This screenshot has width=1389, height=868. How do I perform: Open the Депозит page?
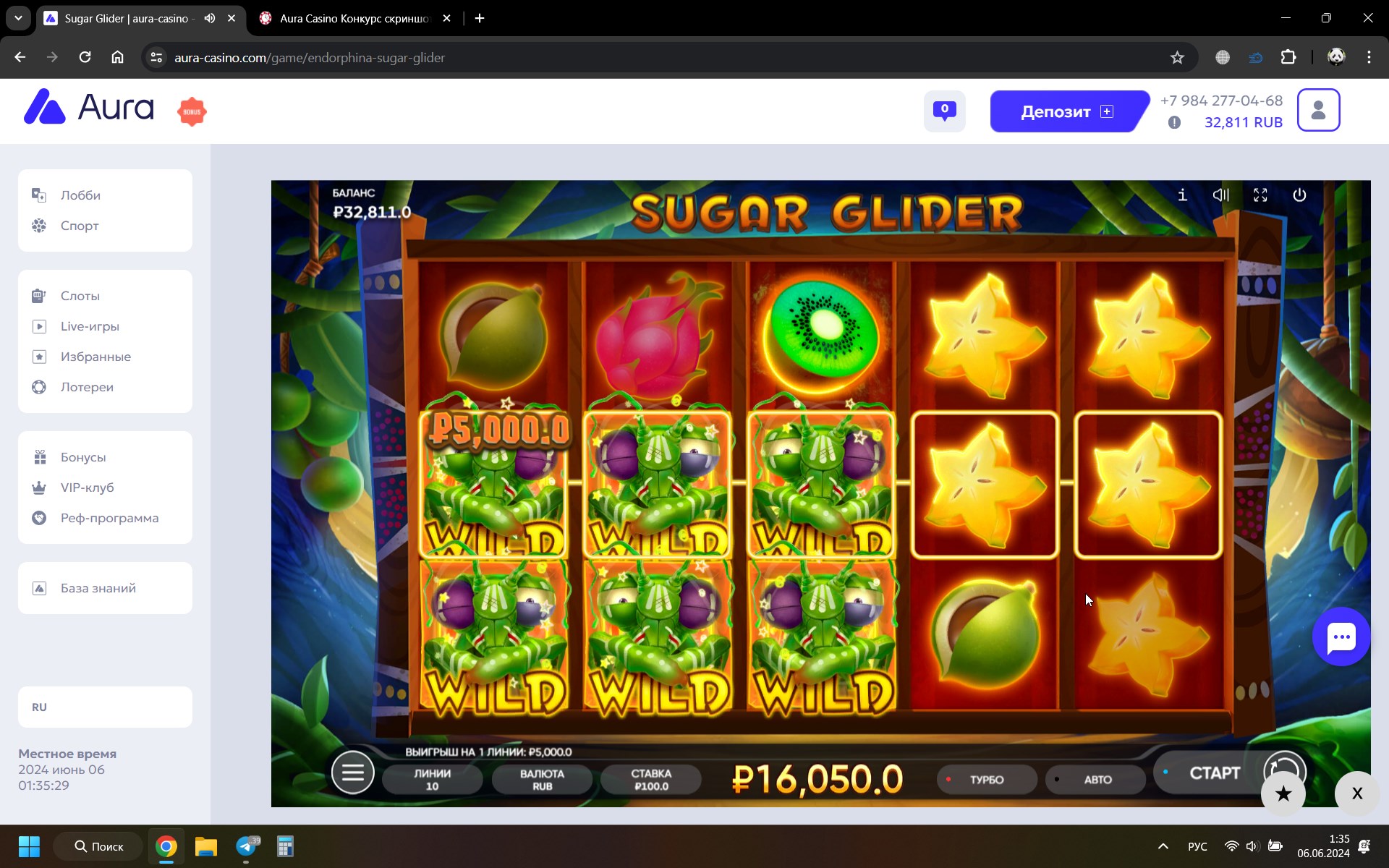coord(1067,111)
